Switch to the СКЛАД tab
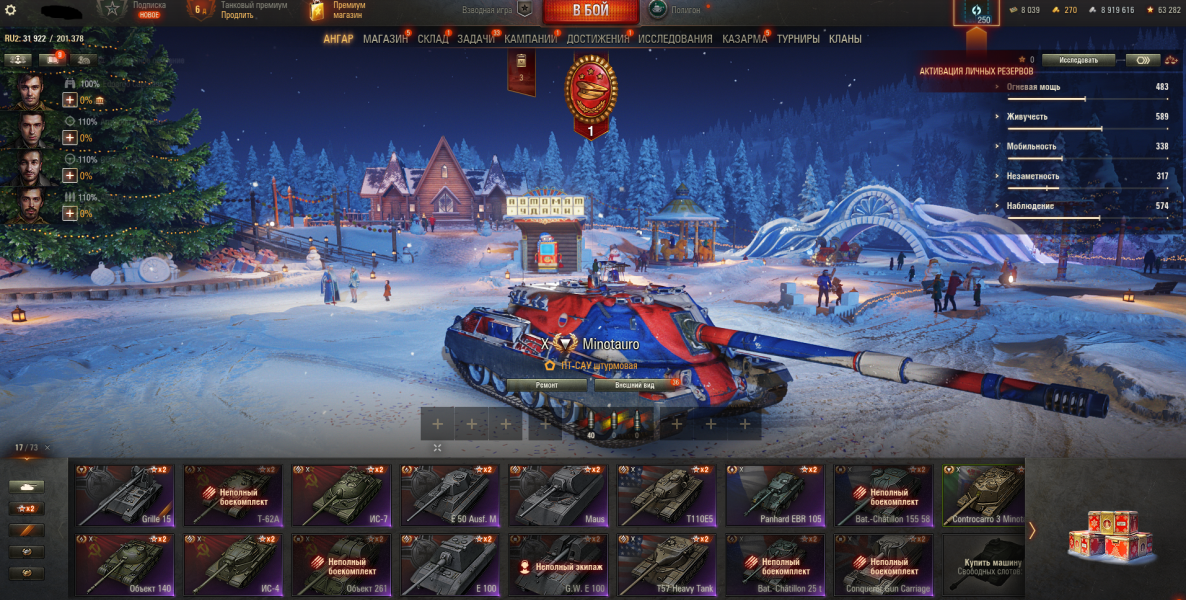 click(433, 39)
